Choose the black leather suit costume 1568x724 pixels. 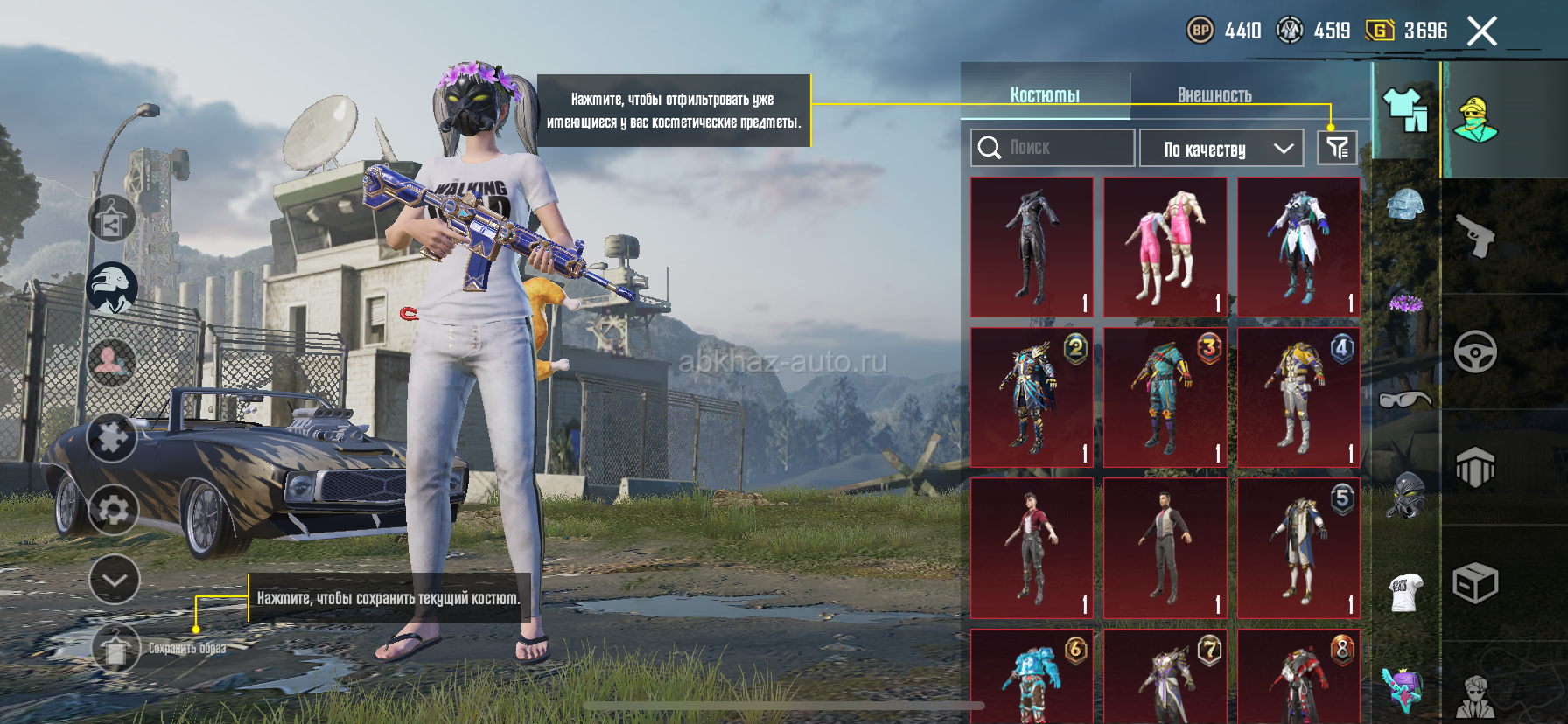point(1032,247)
